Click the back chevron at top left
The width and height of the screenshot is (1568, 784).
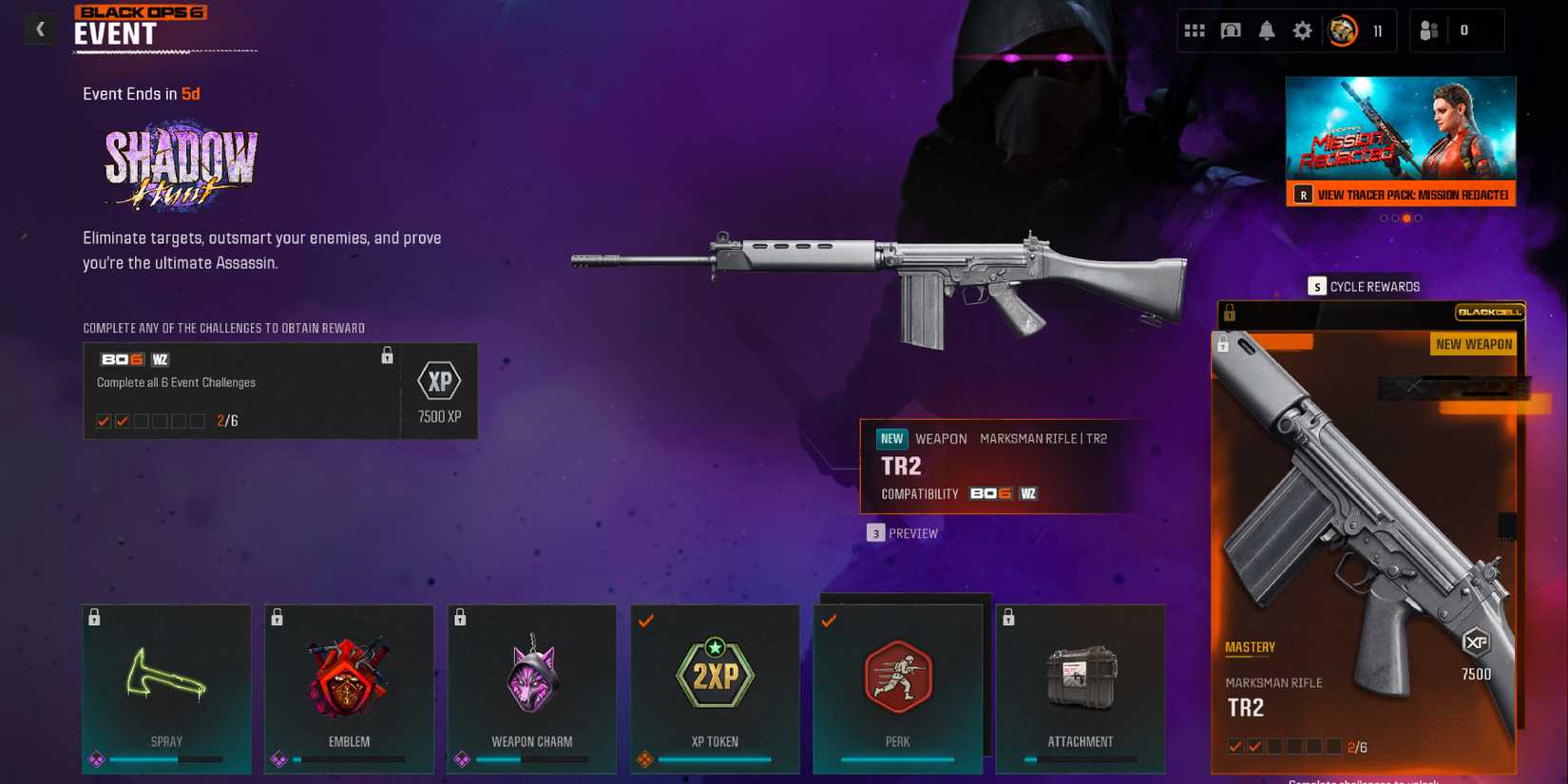tap(39, 29)
